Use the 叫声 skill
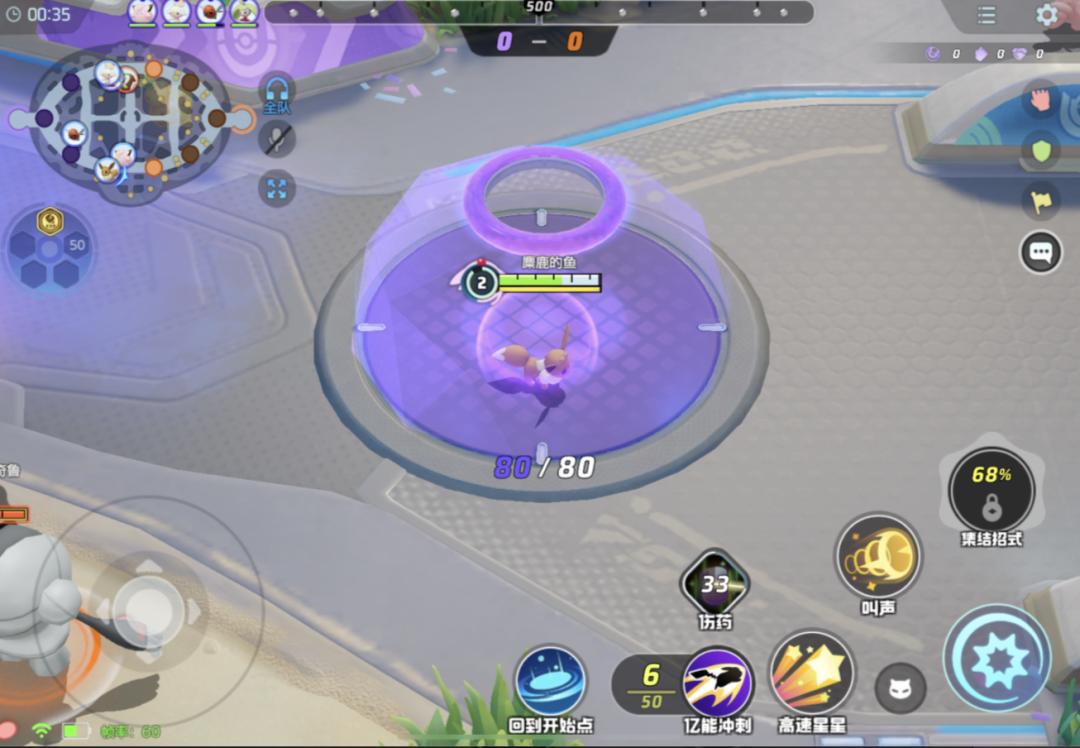This screenshot has height=748, width=1080. [x=879, y=558]
